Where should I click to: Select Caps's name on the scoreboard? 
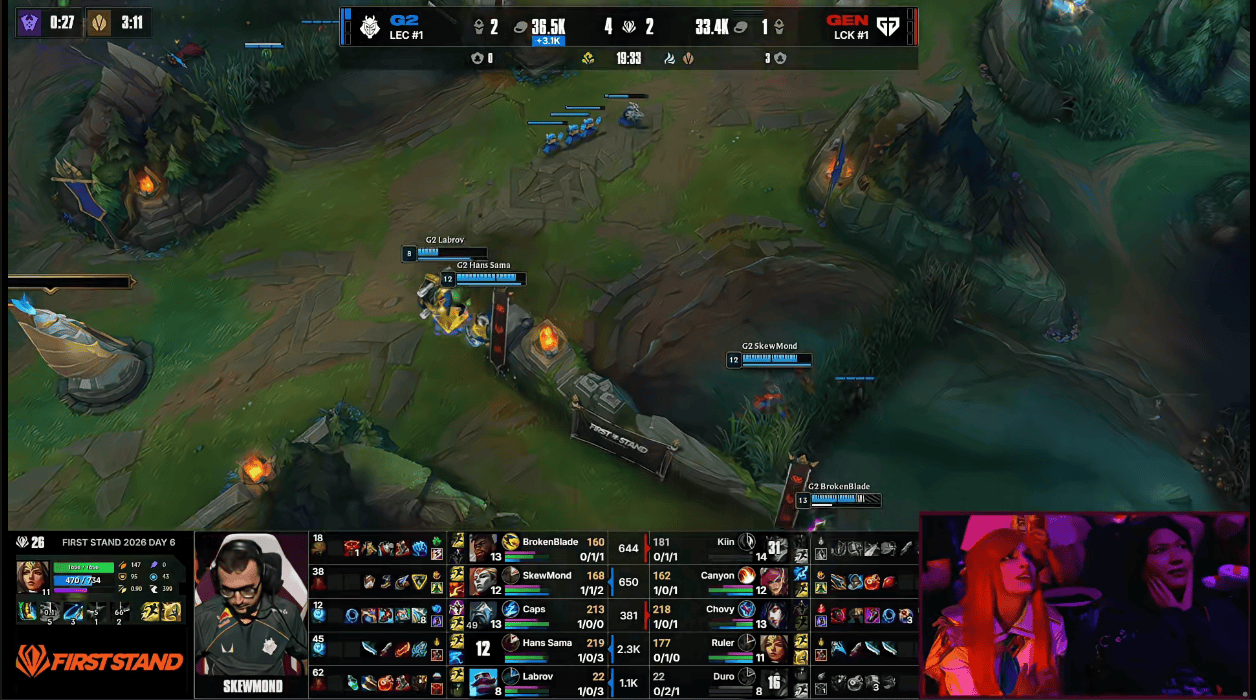pos(534,609)
